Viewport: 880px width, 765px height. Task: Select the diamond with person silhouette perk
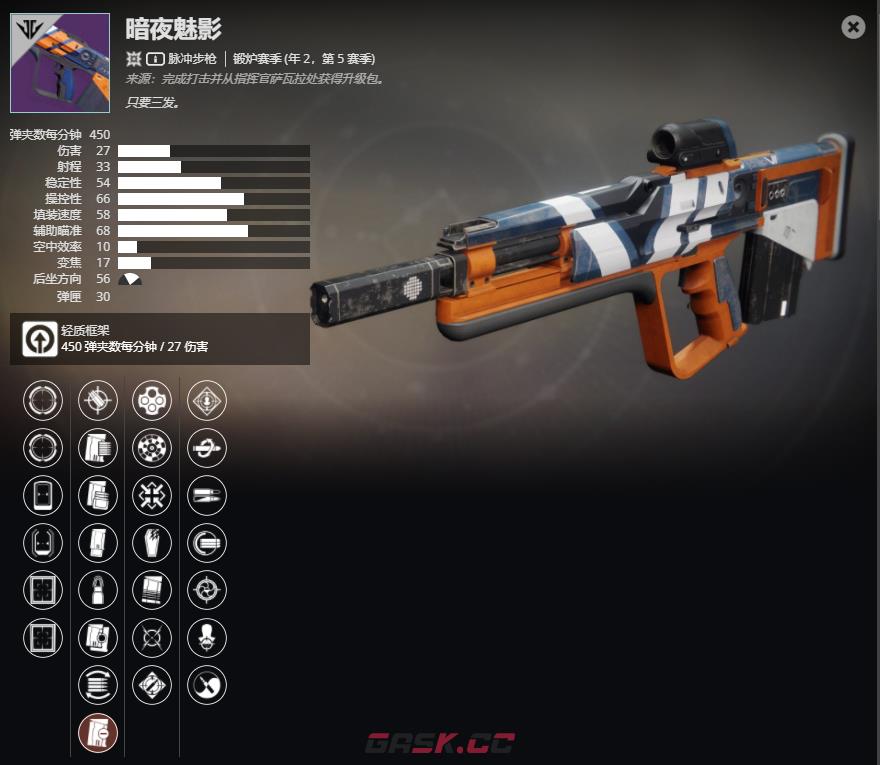pyautogui.click(x=207, y=401)
